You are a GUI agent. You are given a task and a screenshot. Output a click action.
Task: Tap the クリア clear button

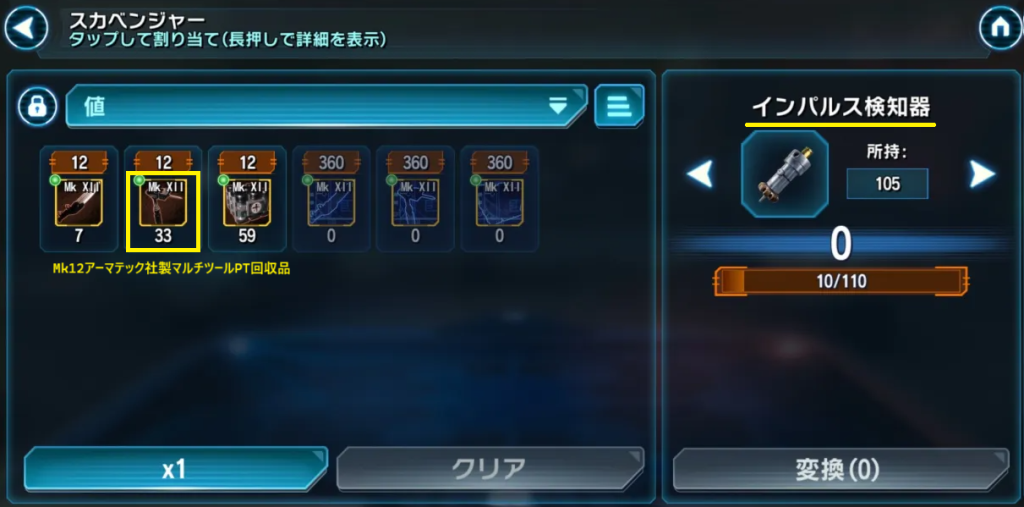[x=488, y=469]
